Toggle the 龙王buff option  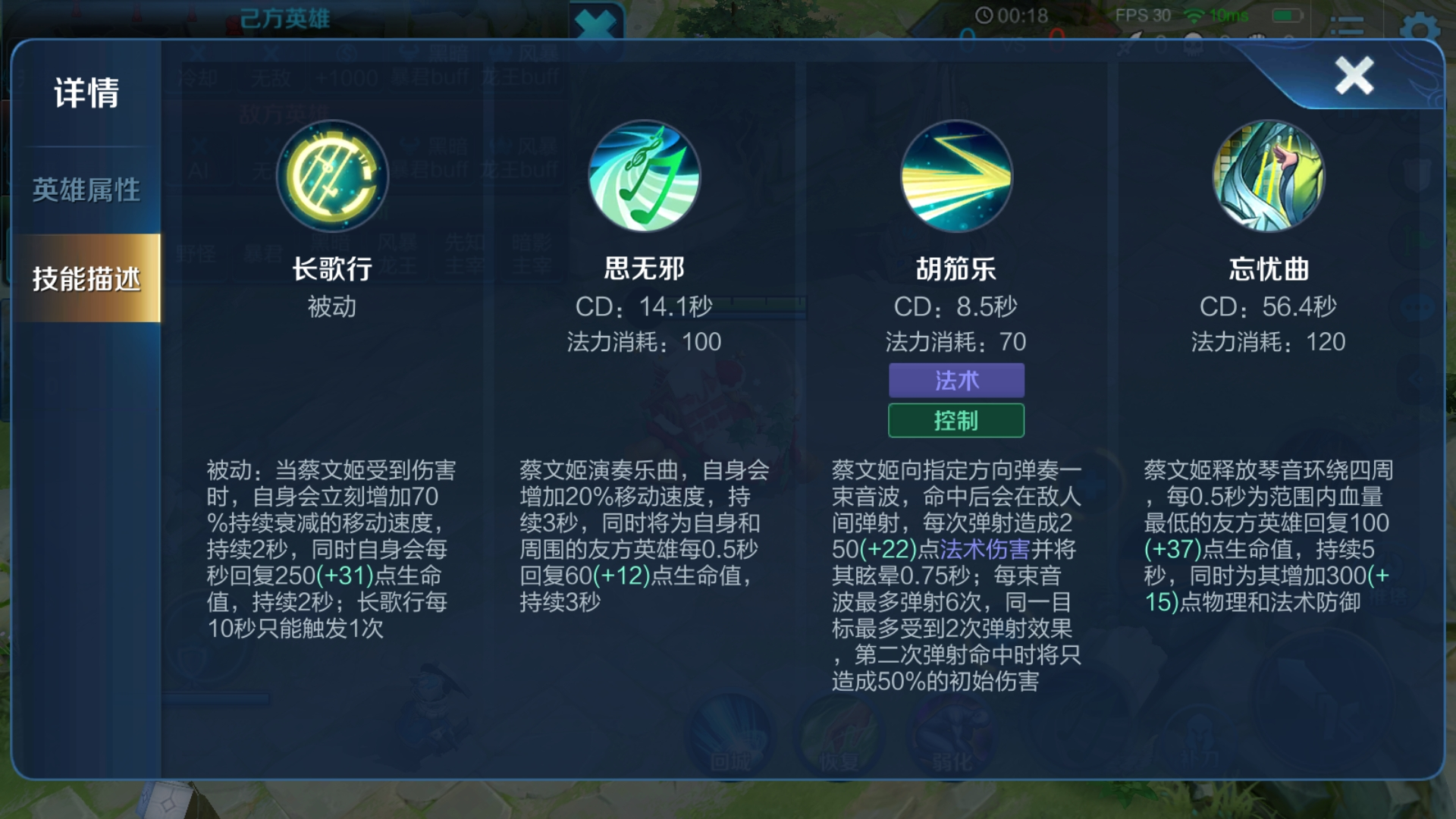click(x=522, y=76)
